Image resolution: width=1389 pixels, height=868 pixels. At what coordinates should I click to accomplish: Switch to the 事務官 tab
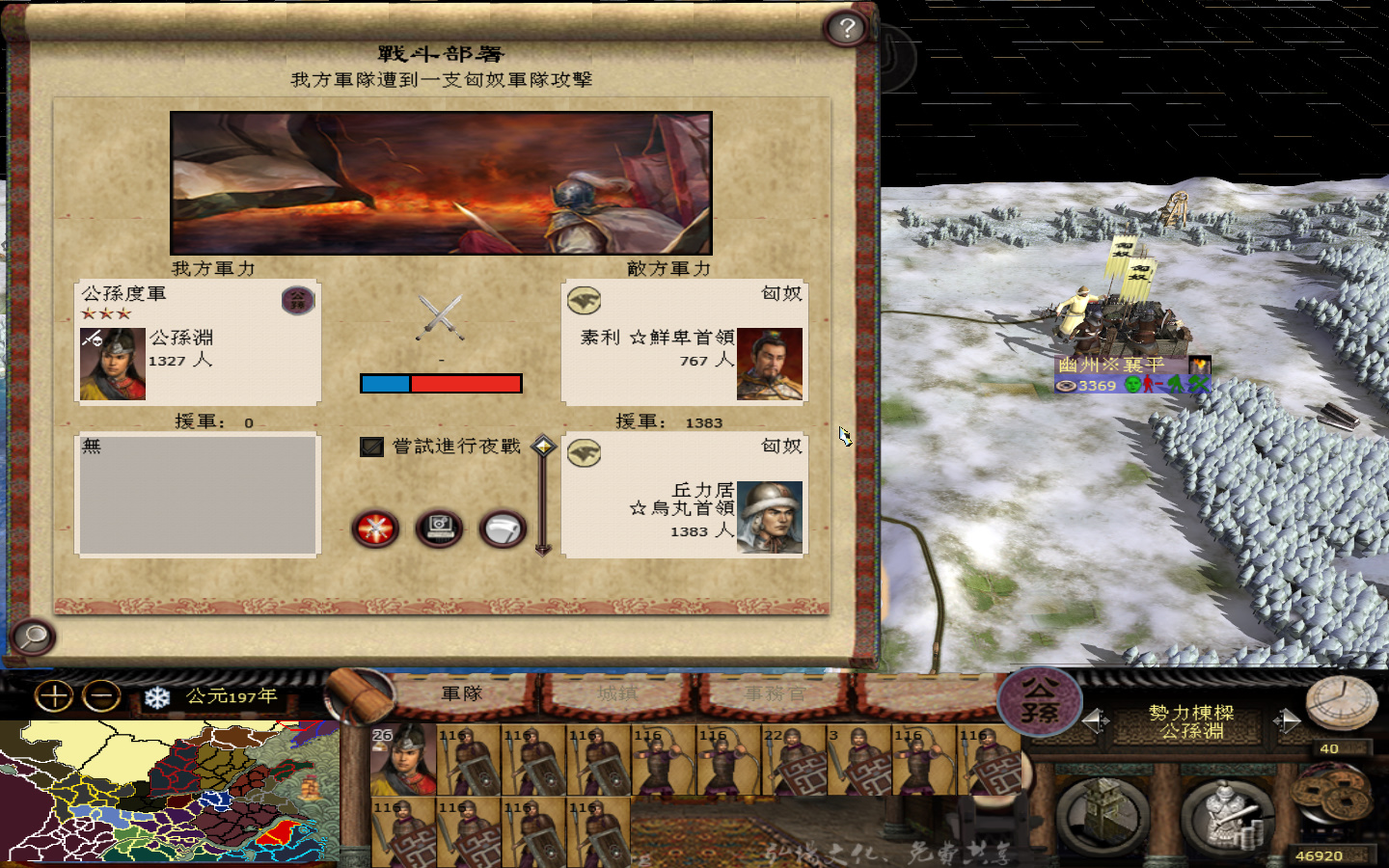pyautogui.click(x=775, y=693)
